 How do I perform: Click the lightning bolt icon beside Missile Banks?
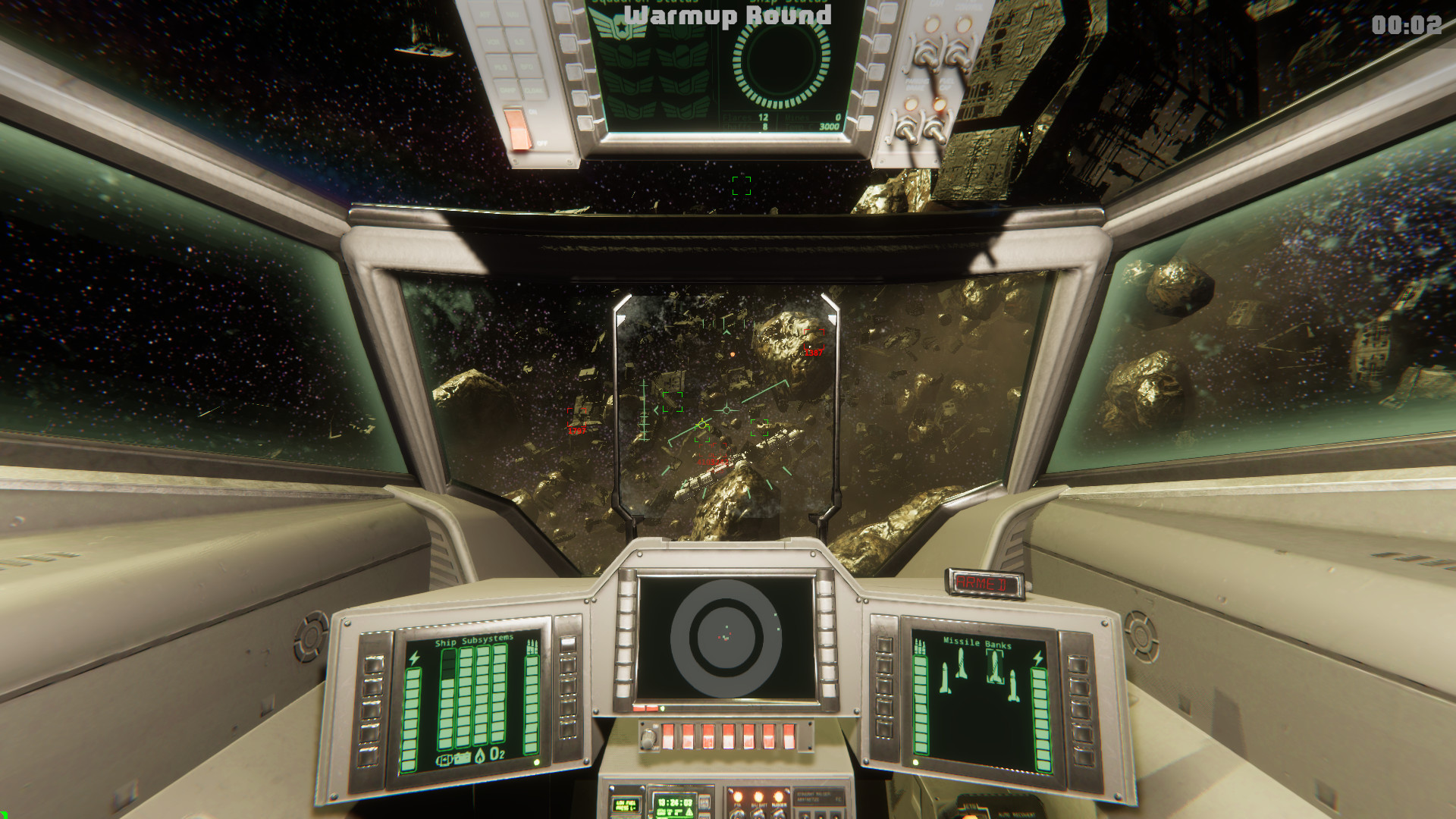(1038, 658)
